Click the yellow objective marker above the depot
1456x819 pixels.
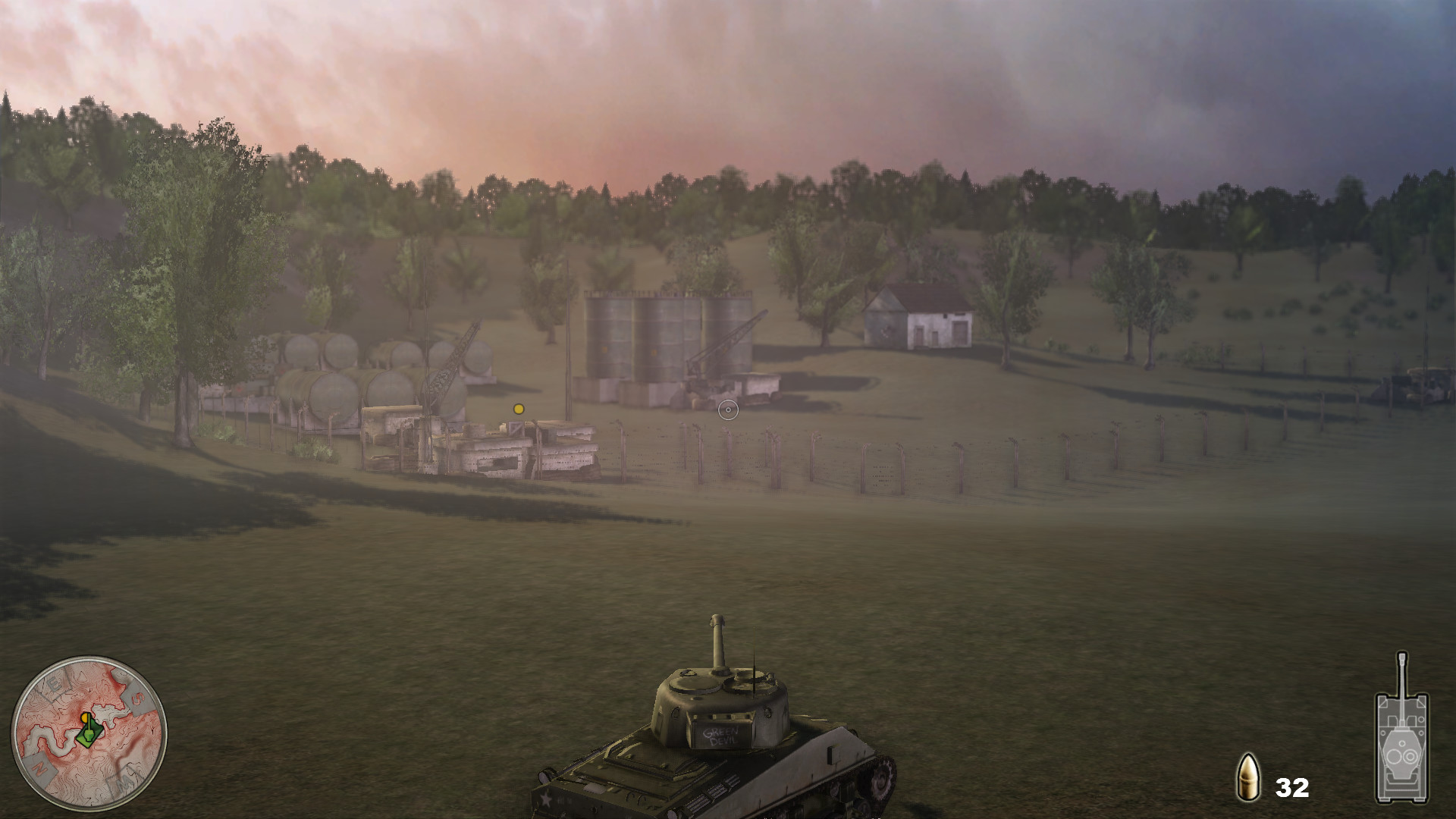(x=519, y=408)
